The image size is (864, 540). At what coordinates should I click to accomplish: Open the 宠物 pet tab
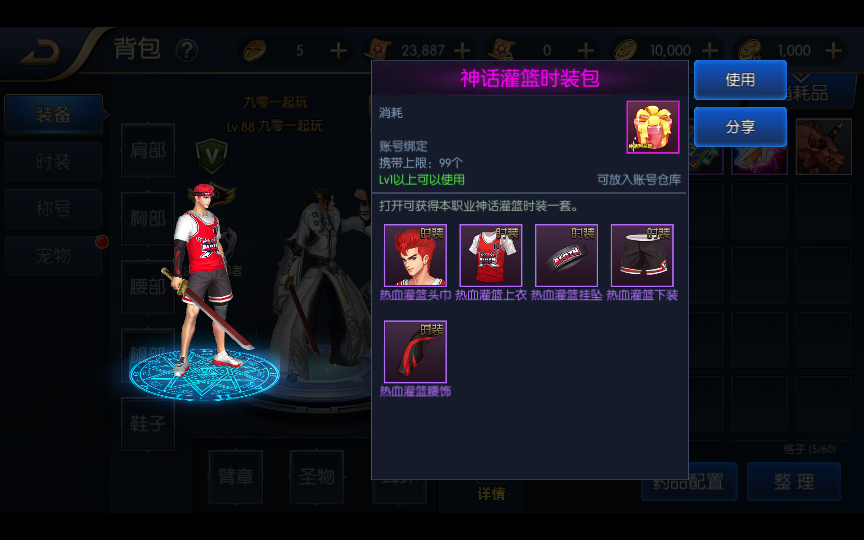point(53,256)
